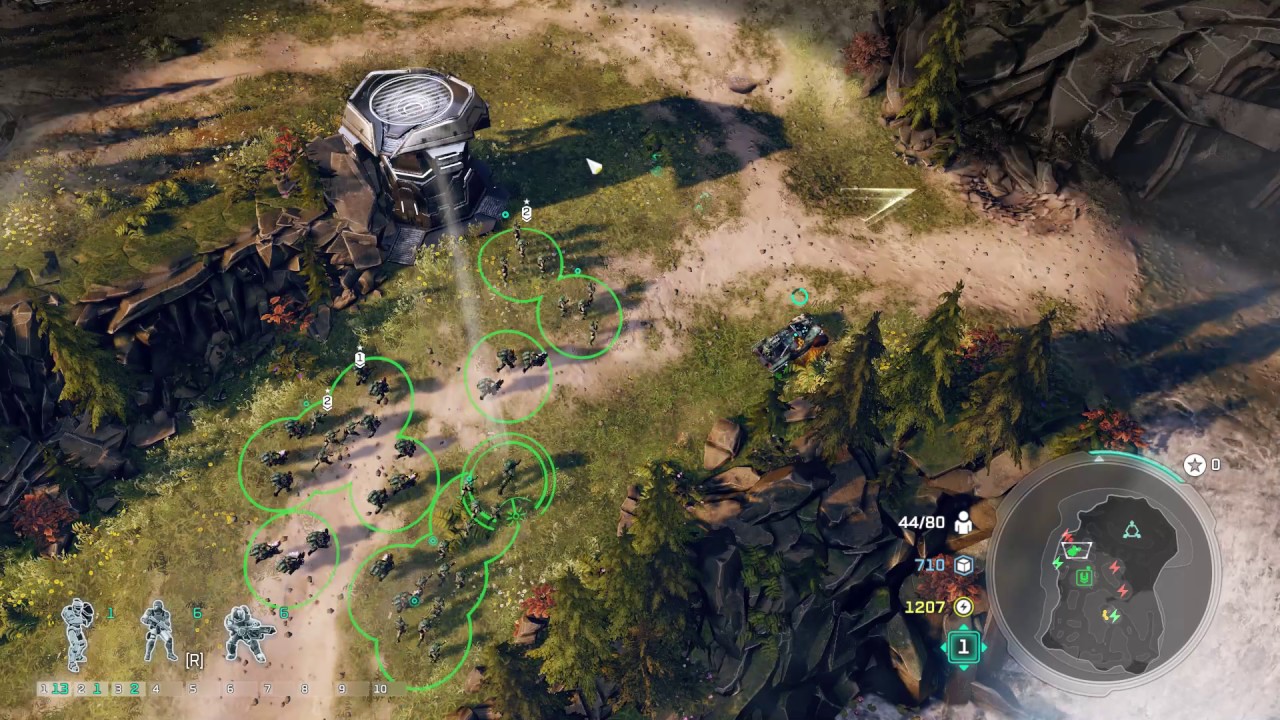Choose control group 3 in the group bar
The image size is (1280, 720).
pyautogui.click(x=128, y=689)
